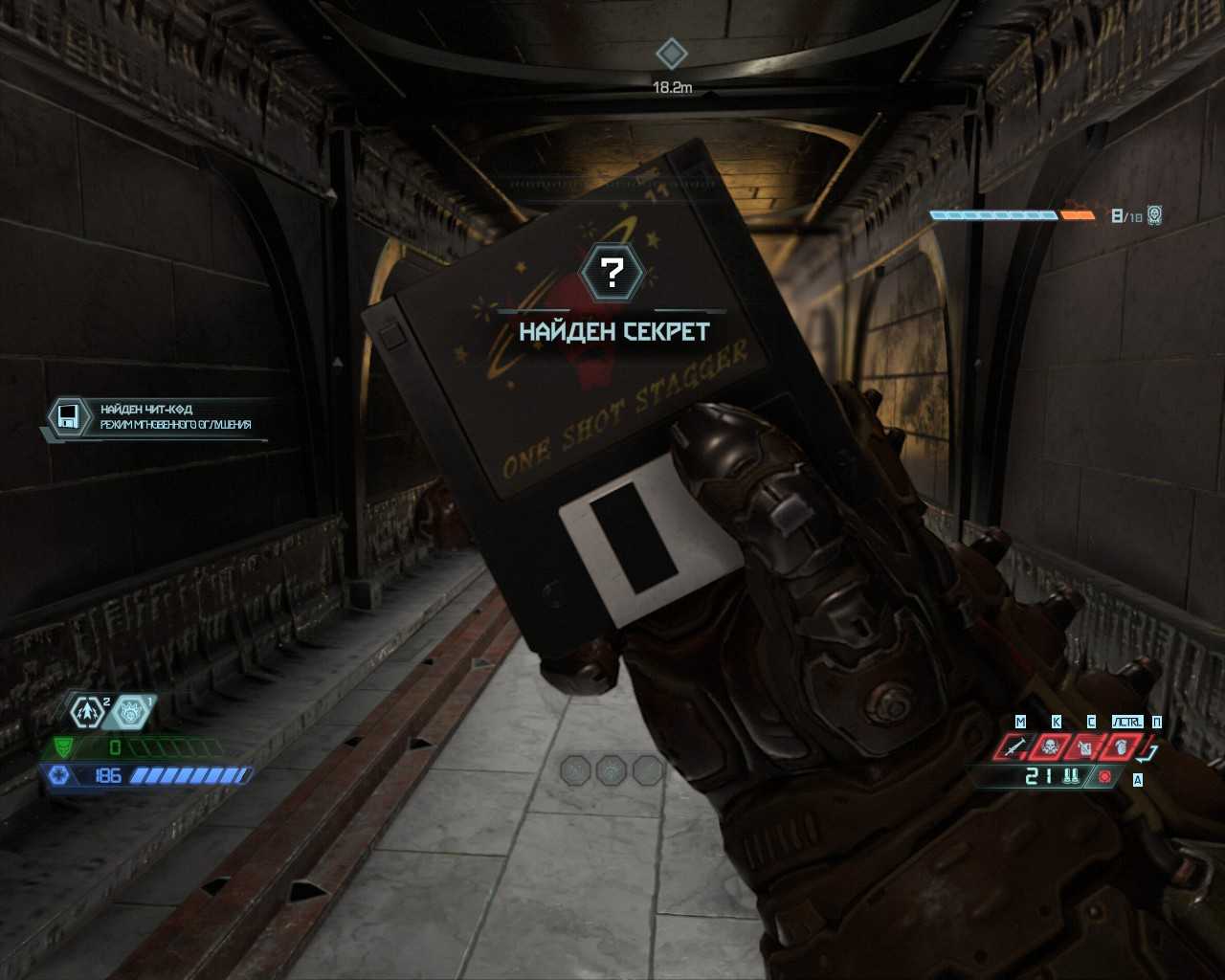
Task: Choose the fourth red equipment icon
Action: [1121, 746]
